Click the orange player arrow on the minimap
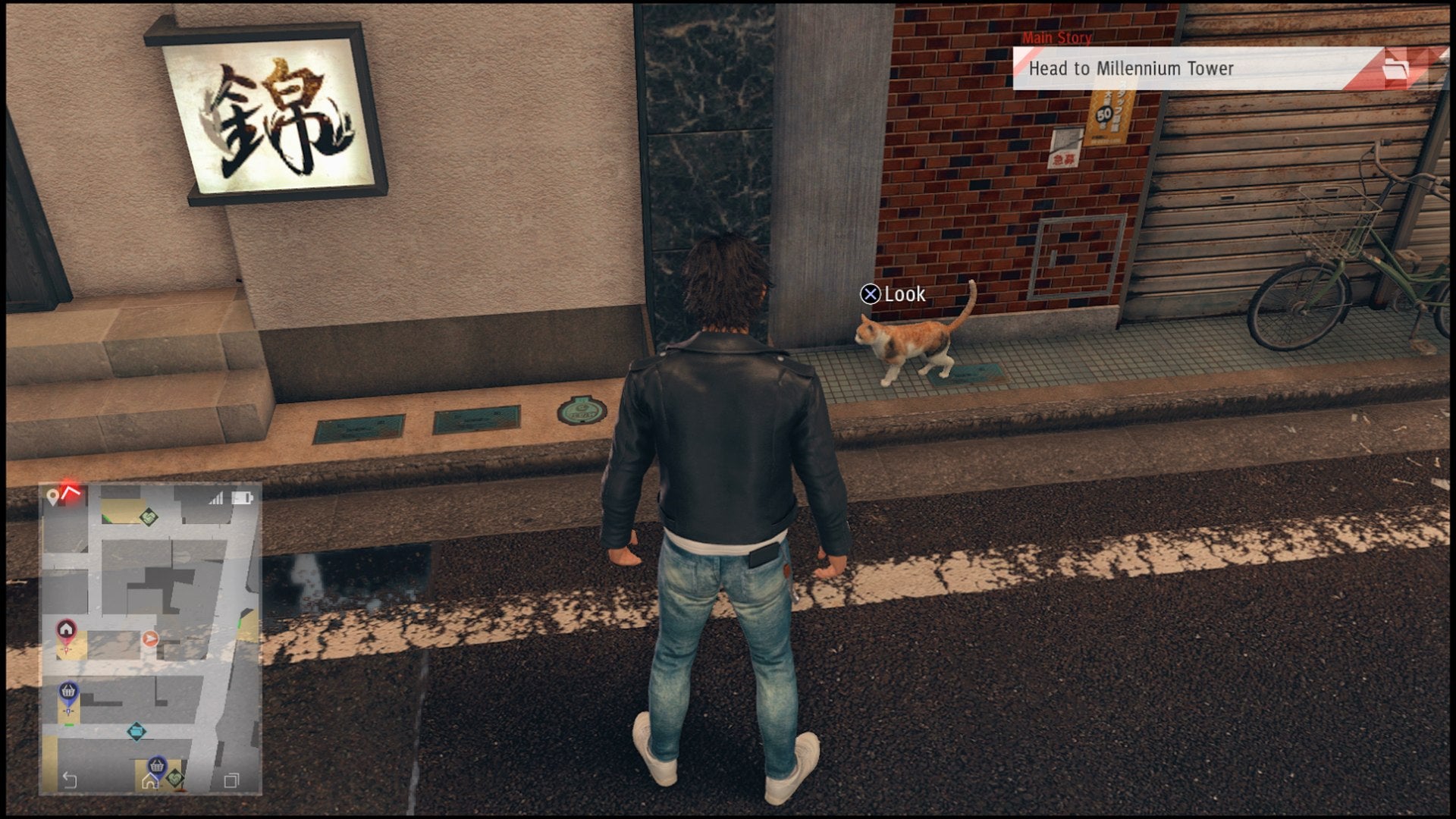 pyautogui.click(x=151, y=639)
